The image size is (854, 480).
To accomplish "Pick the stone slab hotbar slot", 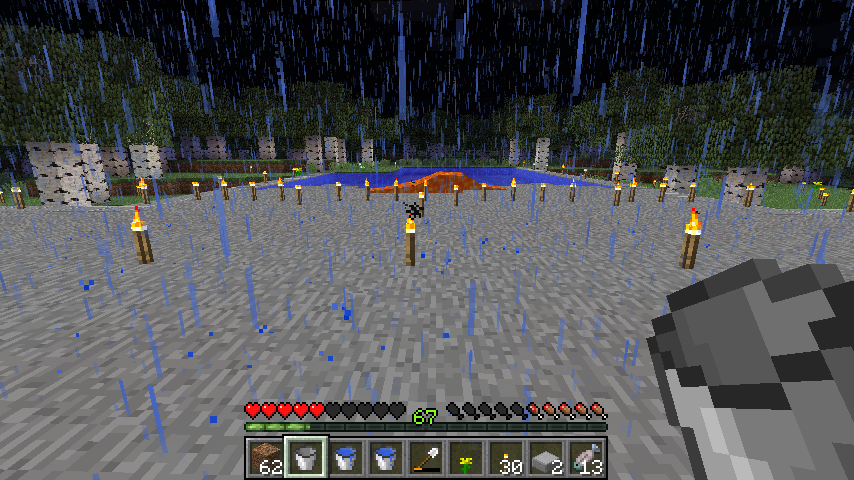I will [545, 458].
